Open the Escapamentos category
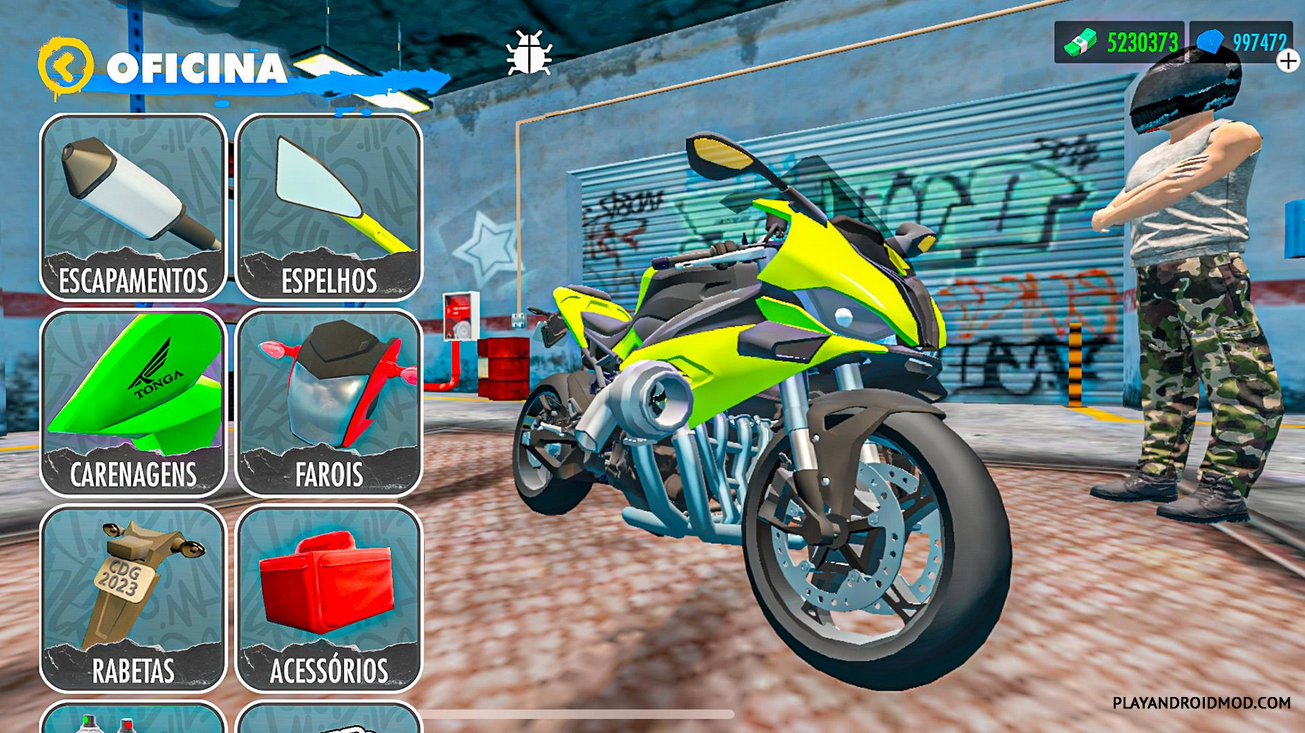This screenshot has height=733, width=1305. tap(133, 207)
